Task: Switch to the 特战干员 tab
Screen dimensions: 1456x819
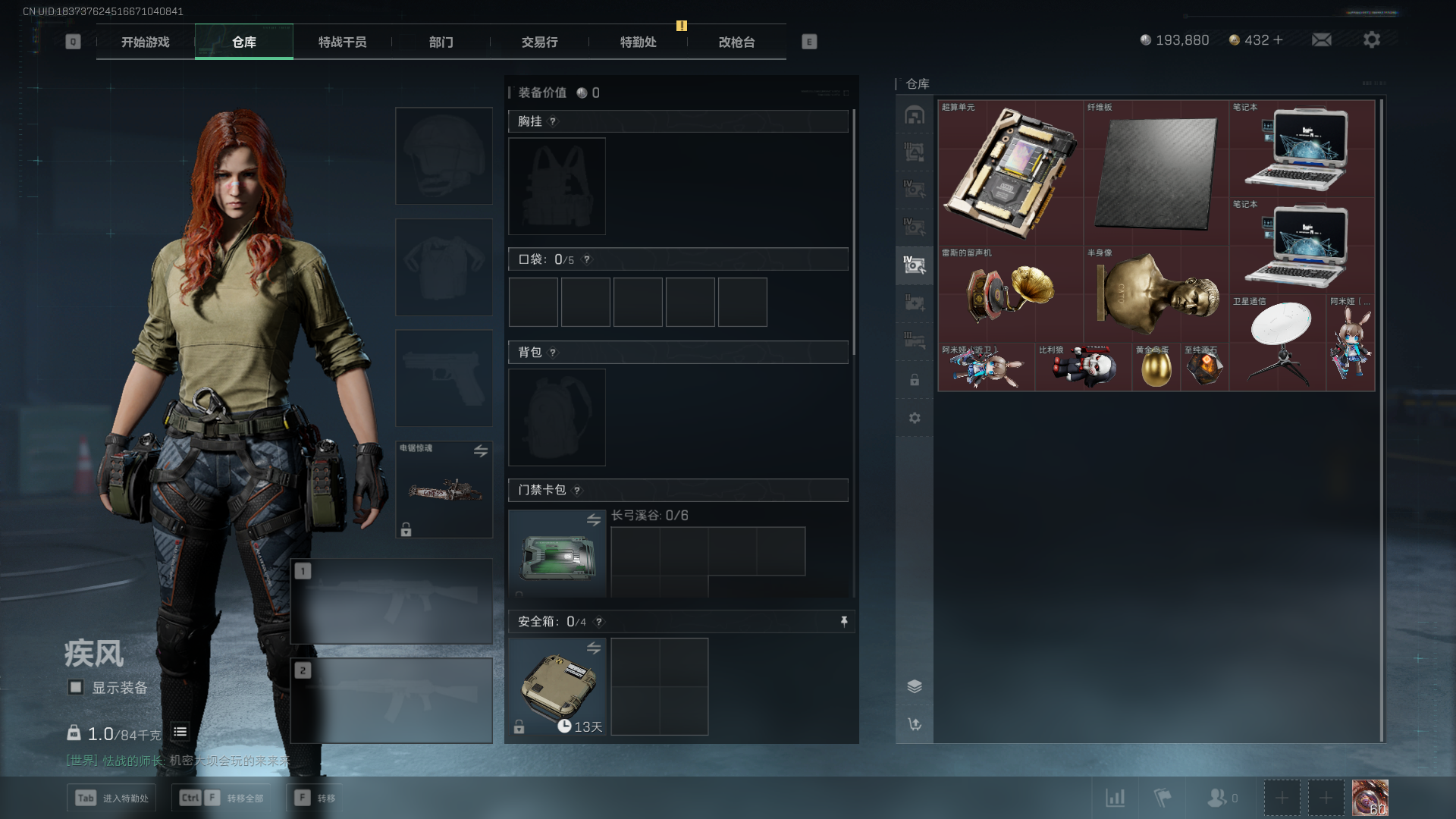Action: (342, 42)
